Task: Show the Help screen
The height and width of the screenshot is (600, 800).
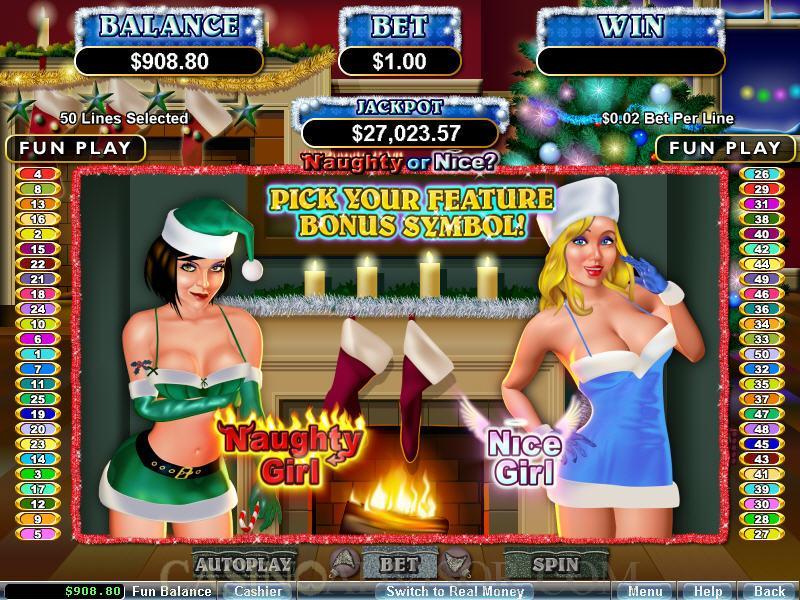Action: [708, 591]
